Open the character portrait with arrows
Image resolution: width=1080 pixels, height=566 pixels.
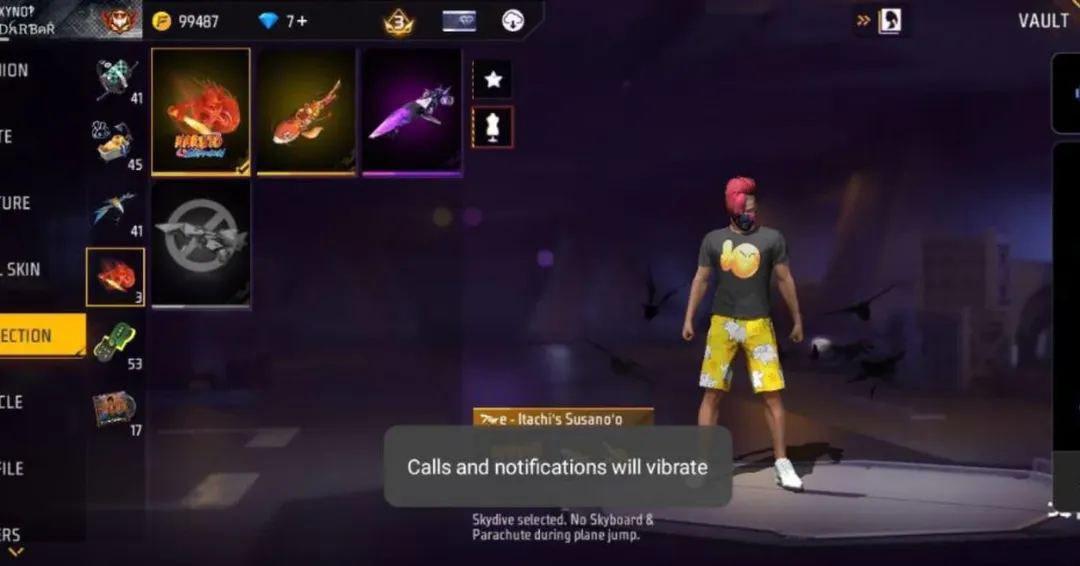888,21
